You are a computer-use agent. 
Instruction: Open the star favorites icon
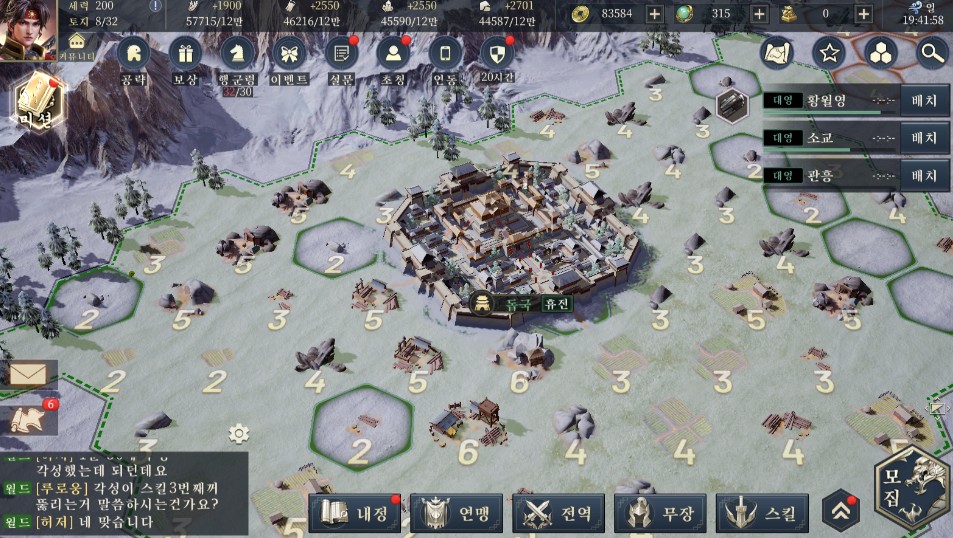[x=828, y=52]
